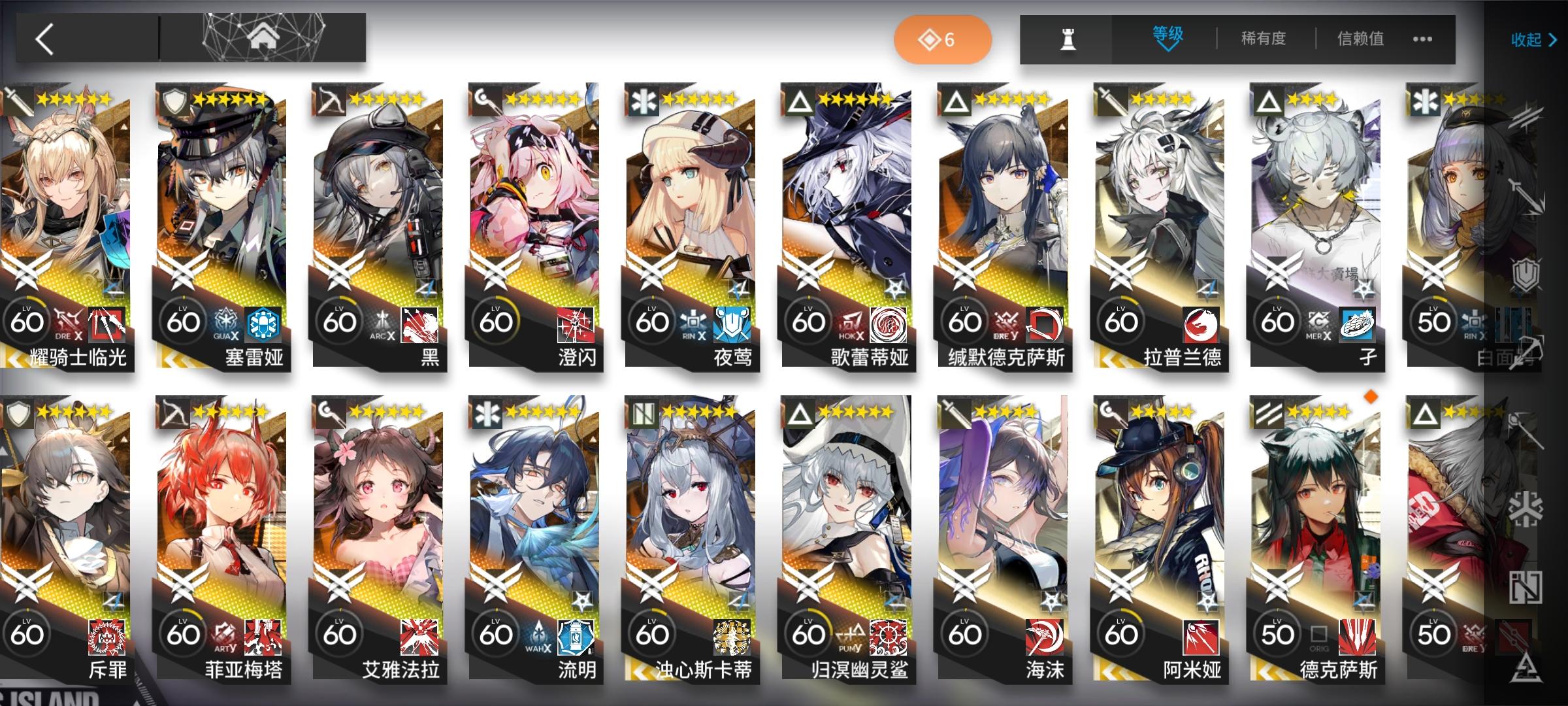Click the 等级 sort label
The height and width of the screenshot is (706, 1568).
[1168, 34]
